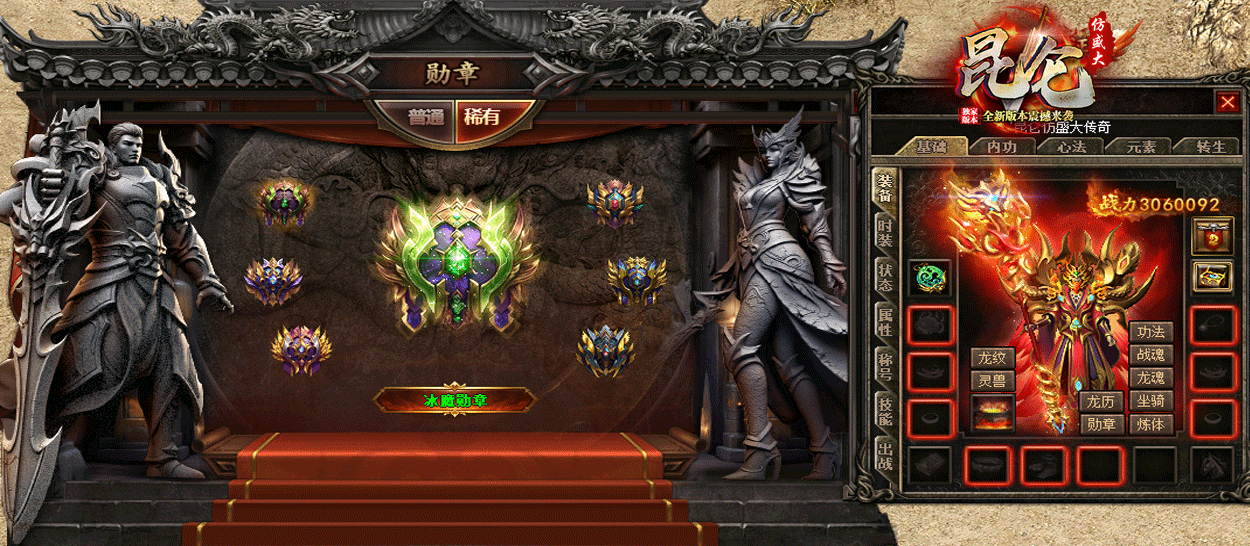Open the treasure chest icon
Image resolution: width=1250 pixels, height=546 pixels.
pos(1213,277)
